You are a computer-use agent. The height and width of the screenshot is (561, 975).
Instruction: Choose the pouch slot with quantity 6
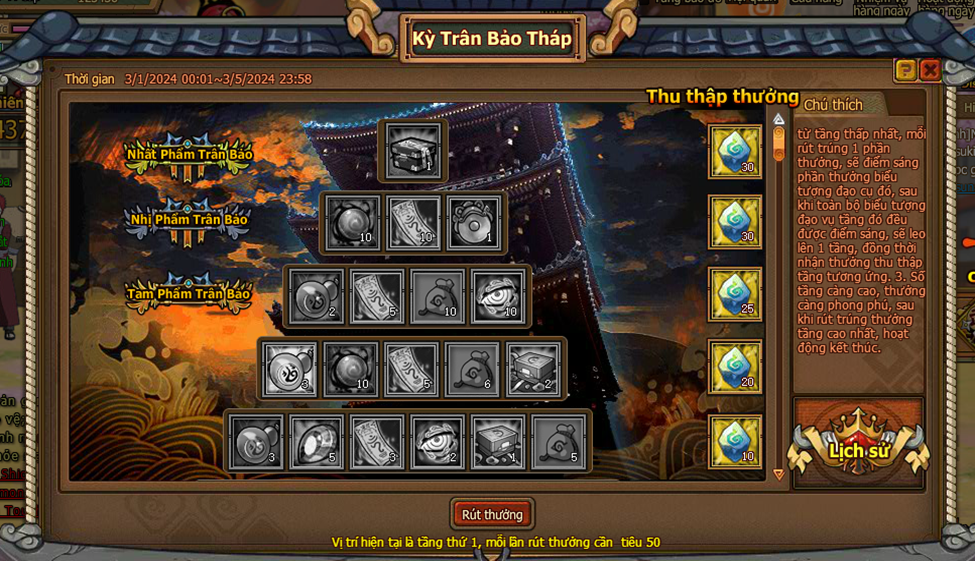click(472, 369)
